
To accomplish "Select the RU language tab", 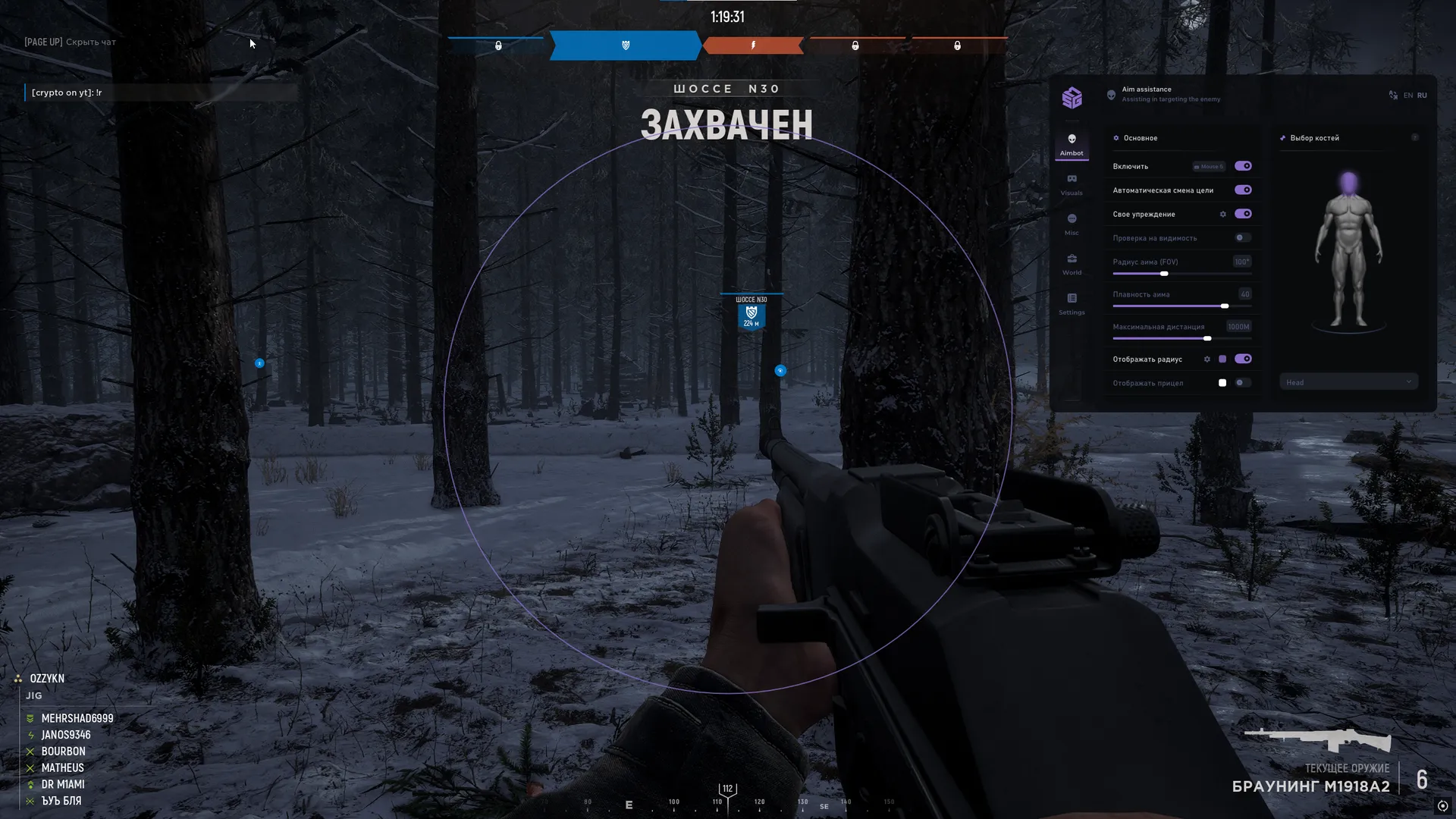I will (1423, 95).
